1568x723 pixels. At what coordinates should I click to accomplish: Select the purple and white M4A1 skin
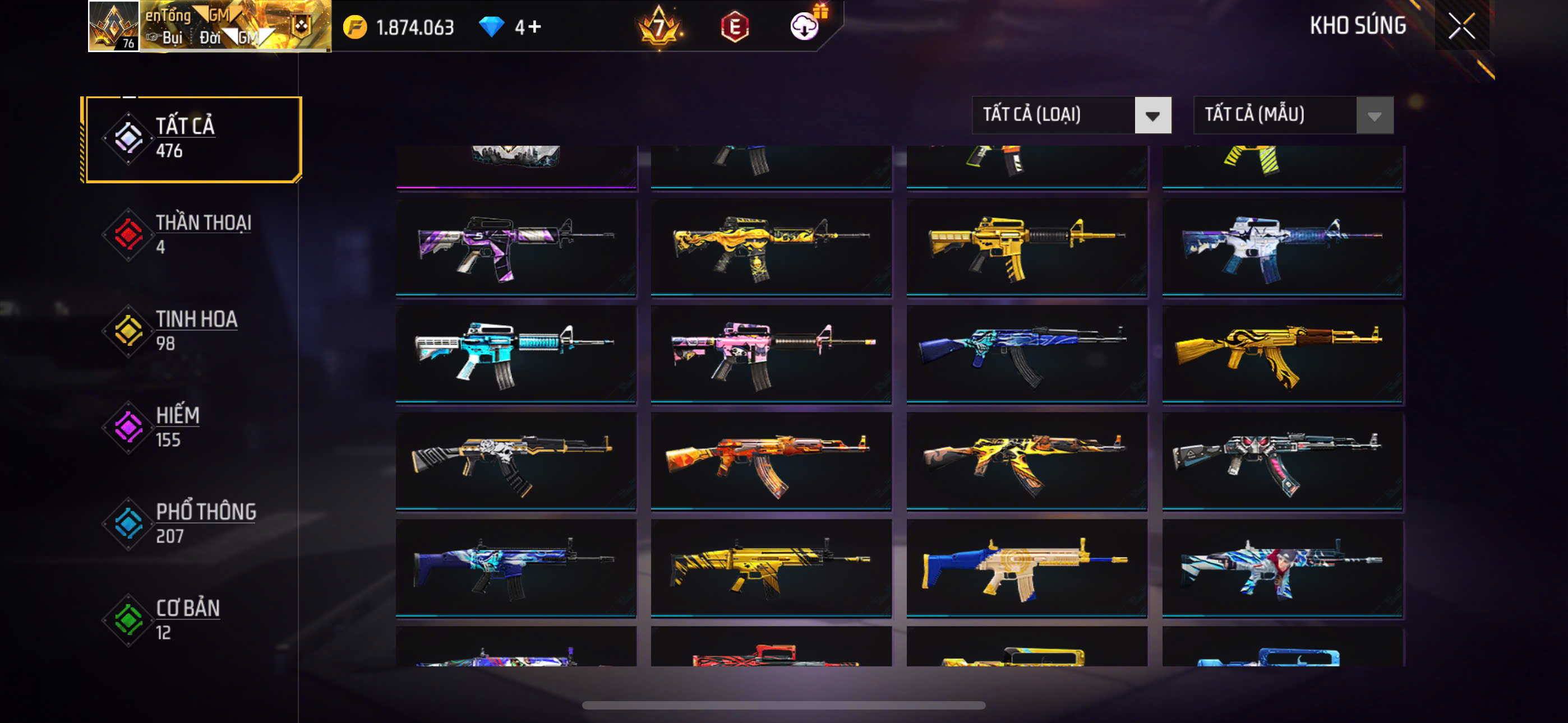[515, 247]
